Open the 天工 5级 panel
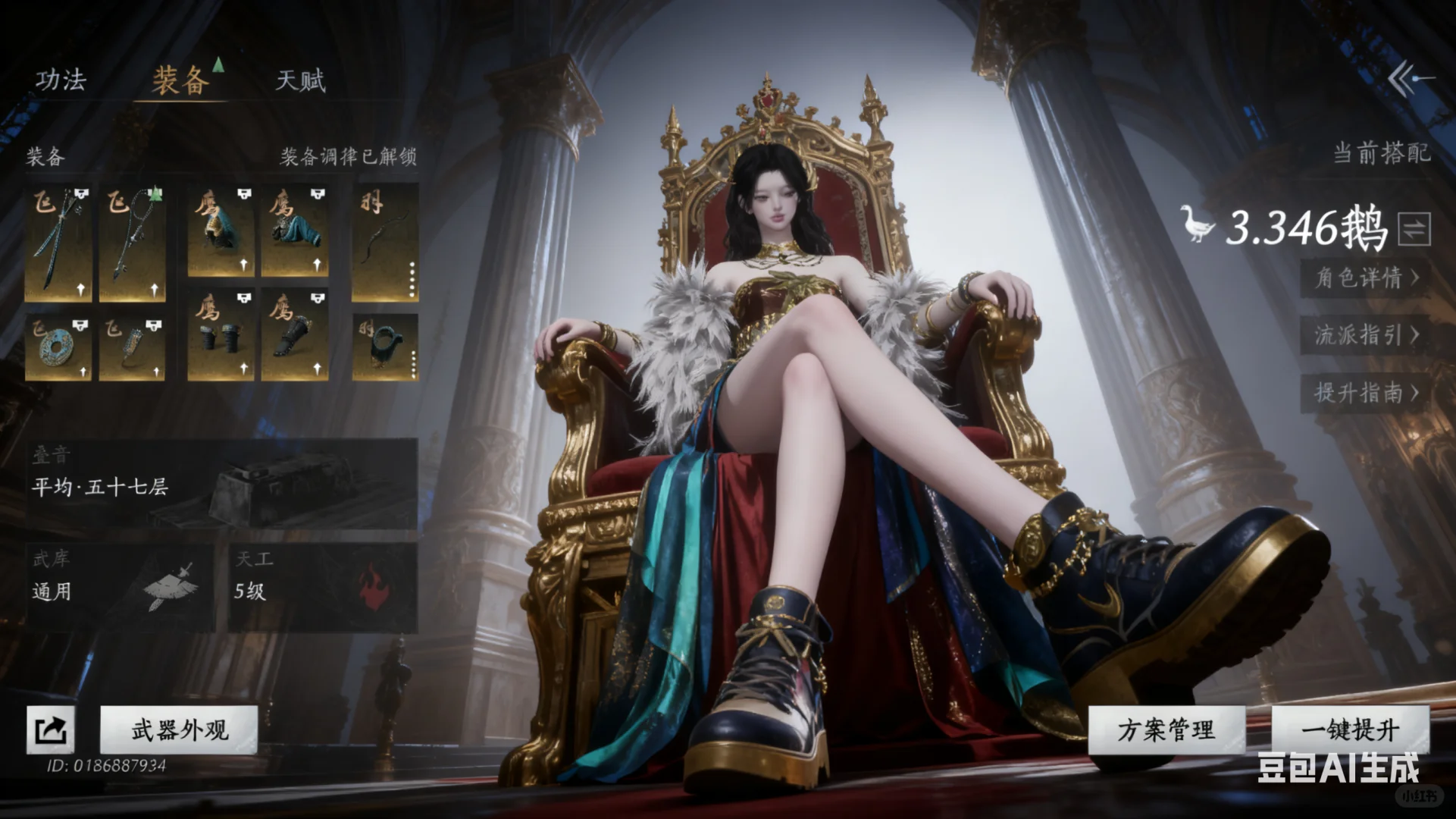Screen dimensions: 1456x819 point(324,588)
